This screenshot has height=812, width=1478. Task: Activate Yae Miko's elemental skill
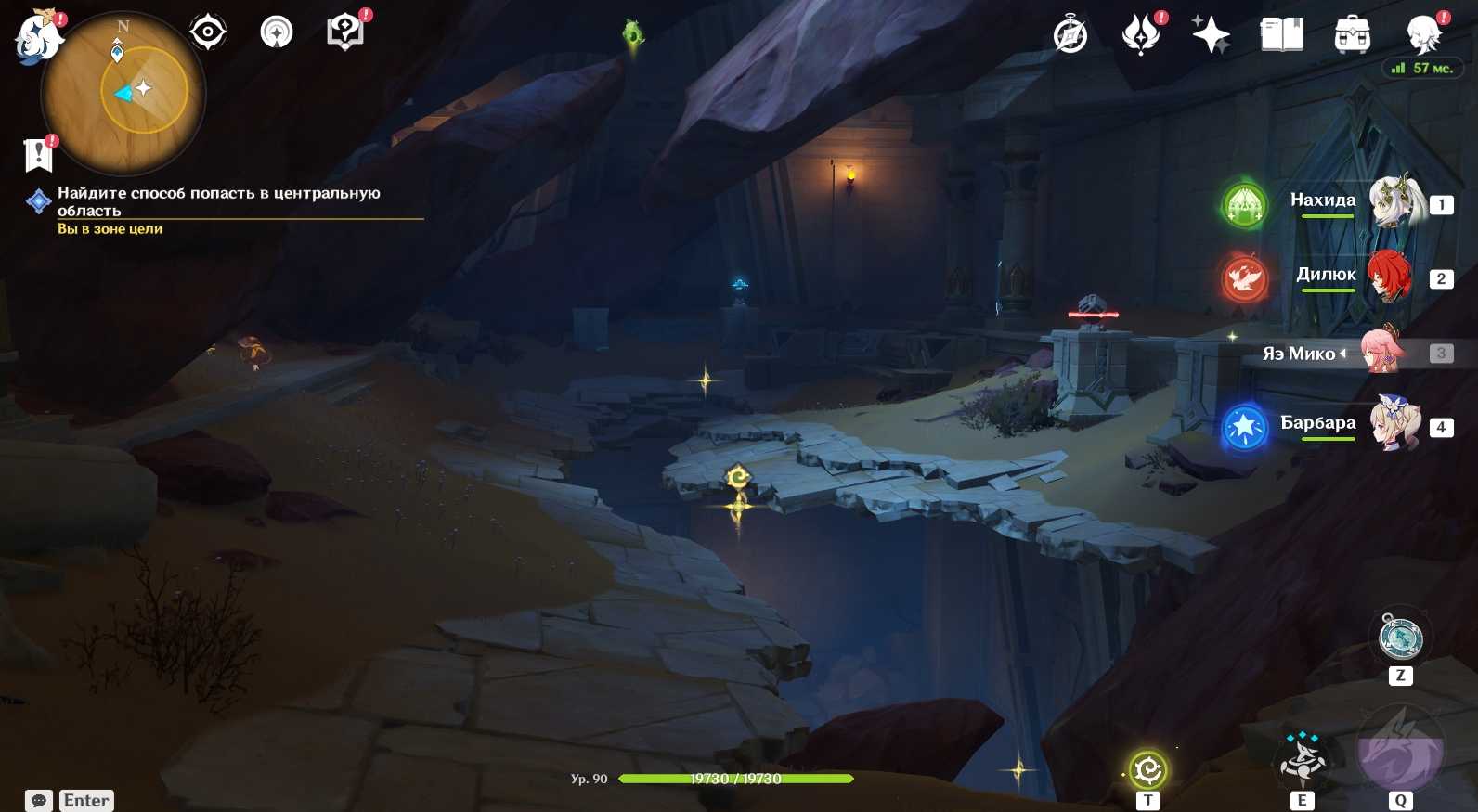pos(1303,758)
